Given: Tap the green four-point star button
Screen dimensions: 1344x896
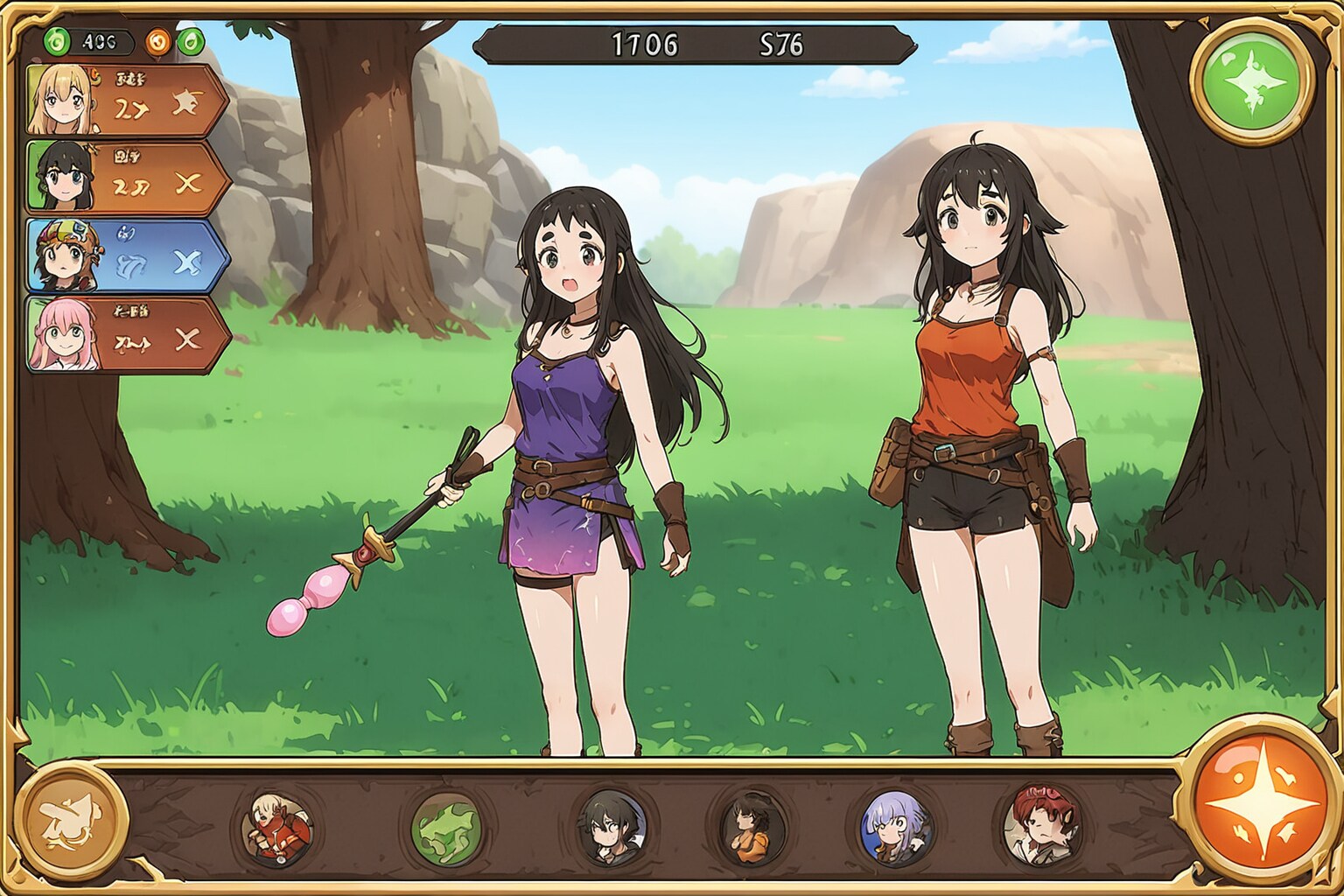Looking at the screenshot, I should click(1252, 81).
